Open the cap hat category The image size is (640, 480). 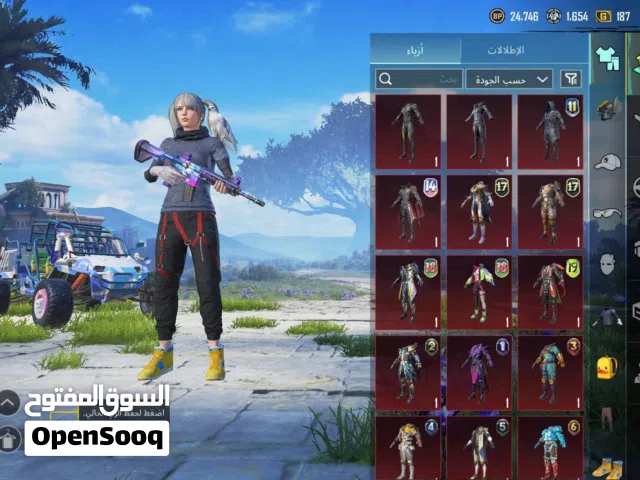[x=607, y=162]
